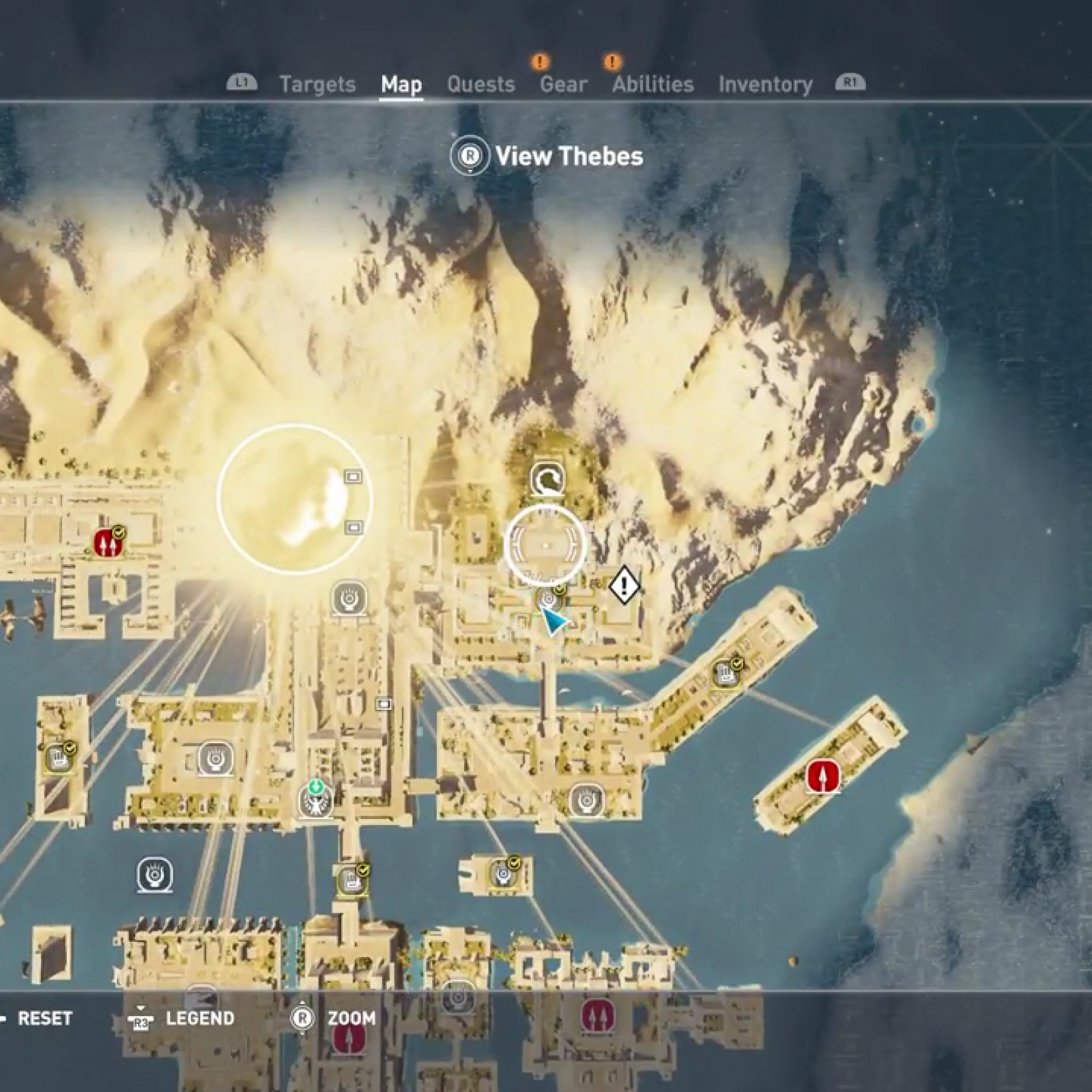Select the serpent swirl location marker
Viewport: 1092px width, 1092px height.
click(x=547, y=480)
